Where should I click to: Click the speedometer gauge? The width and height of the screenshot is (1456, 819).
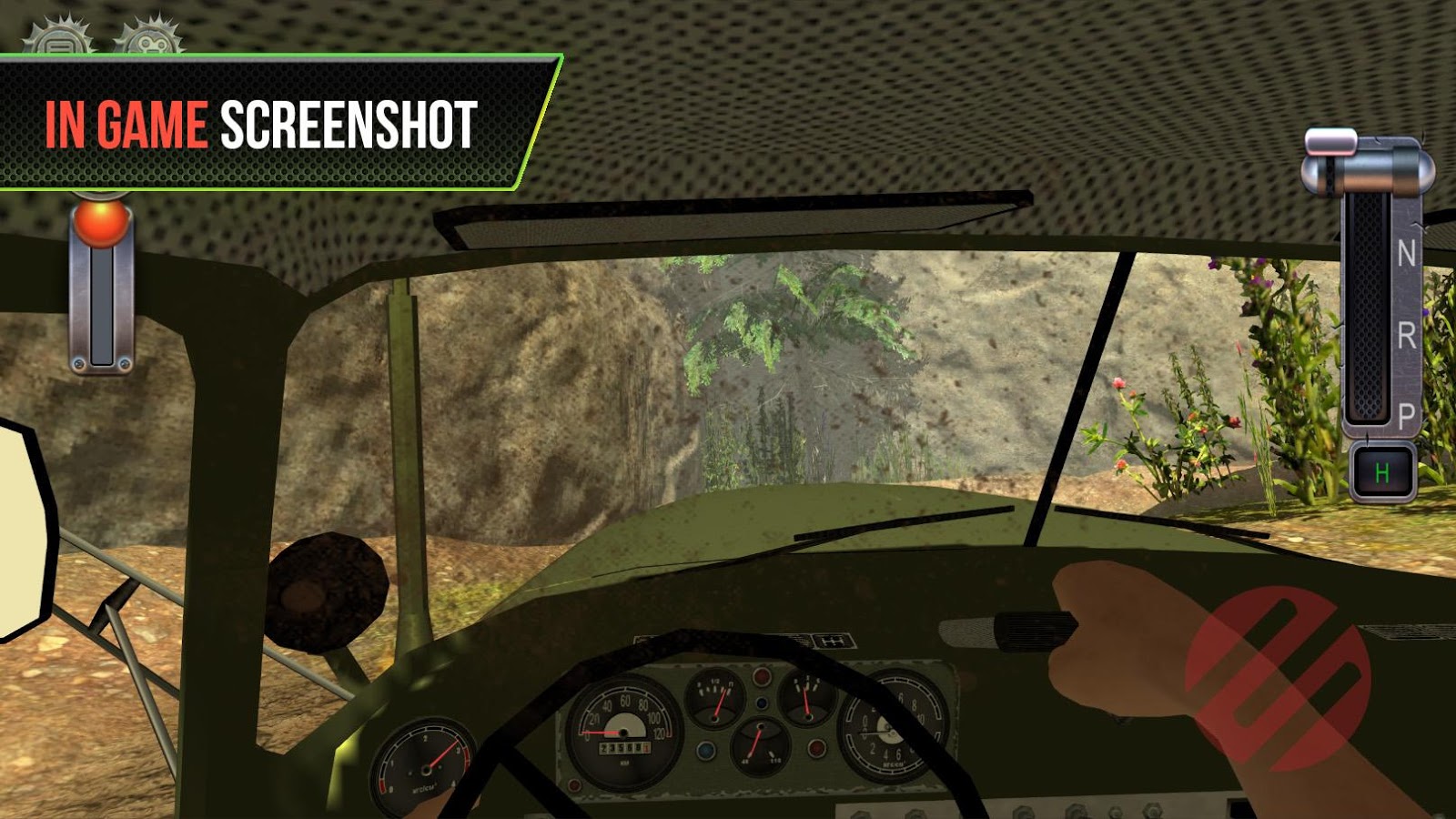tap(622, 733)
